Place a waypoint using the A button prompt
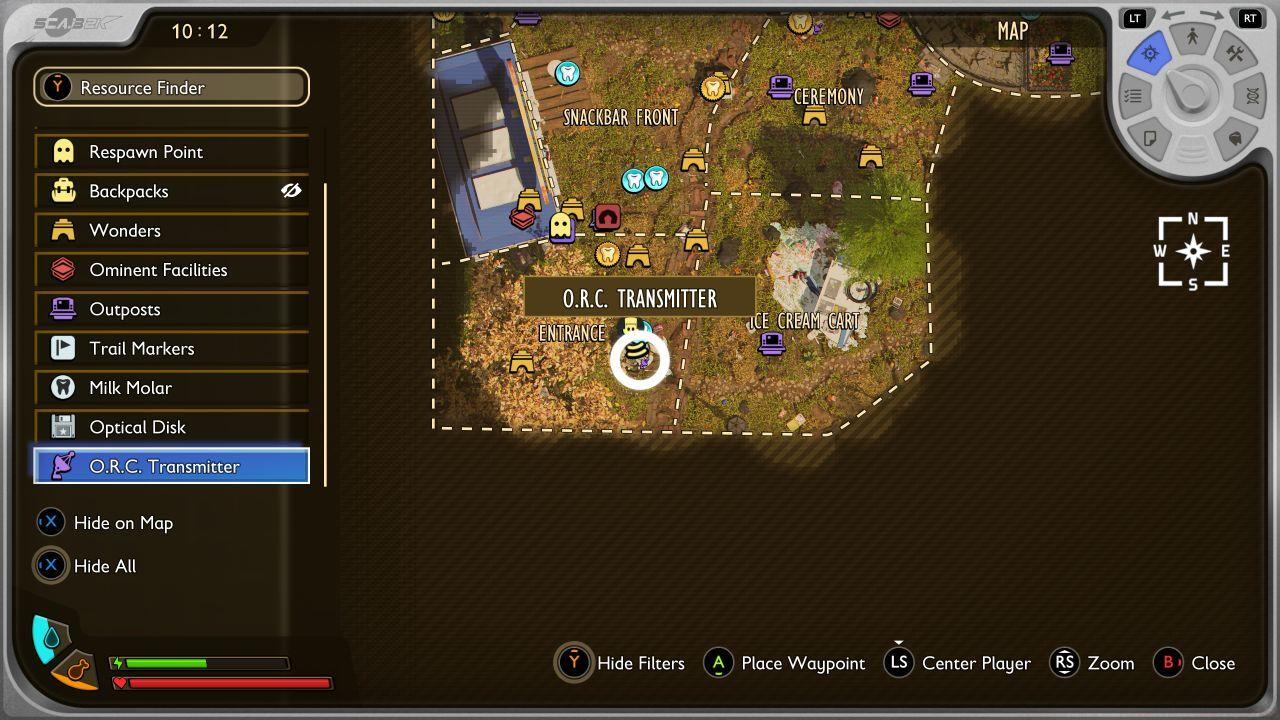 [x=720, y=663]
